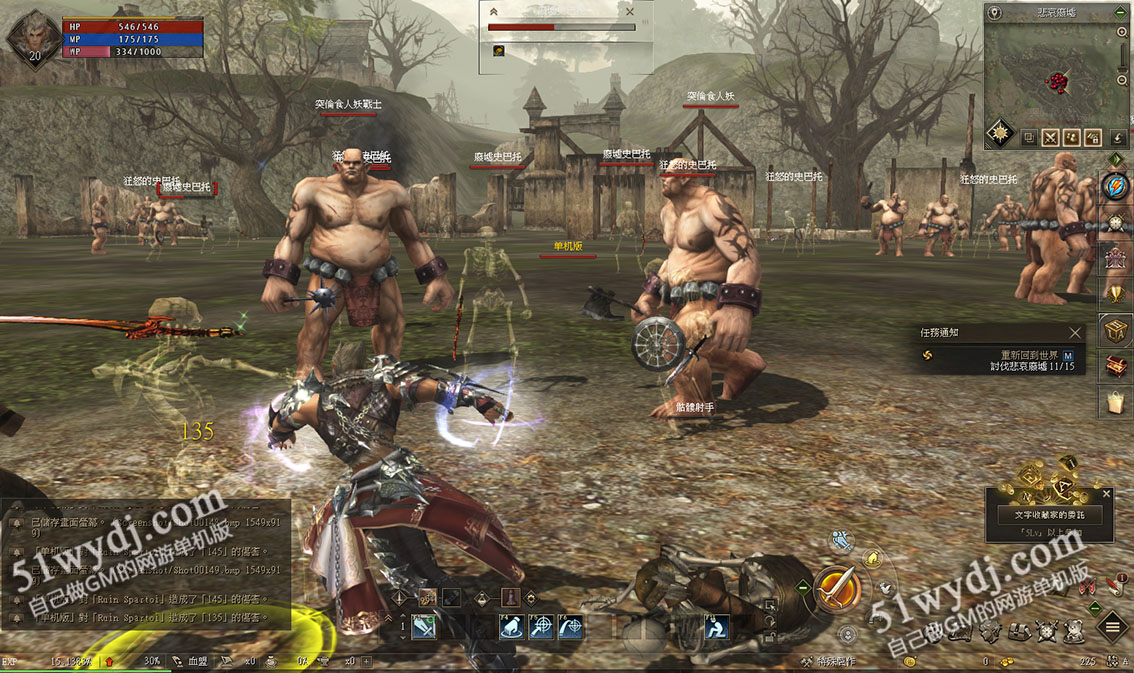This screenshot has height=673, width=1134.
Task: Close the quest notification panel
Action: click(1075, 332)
